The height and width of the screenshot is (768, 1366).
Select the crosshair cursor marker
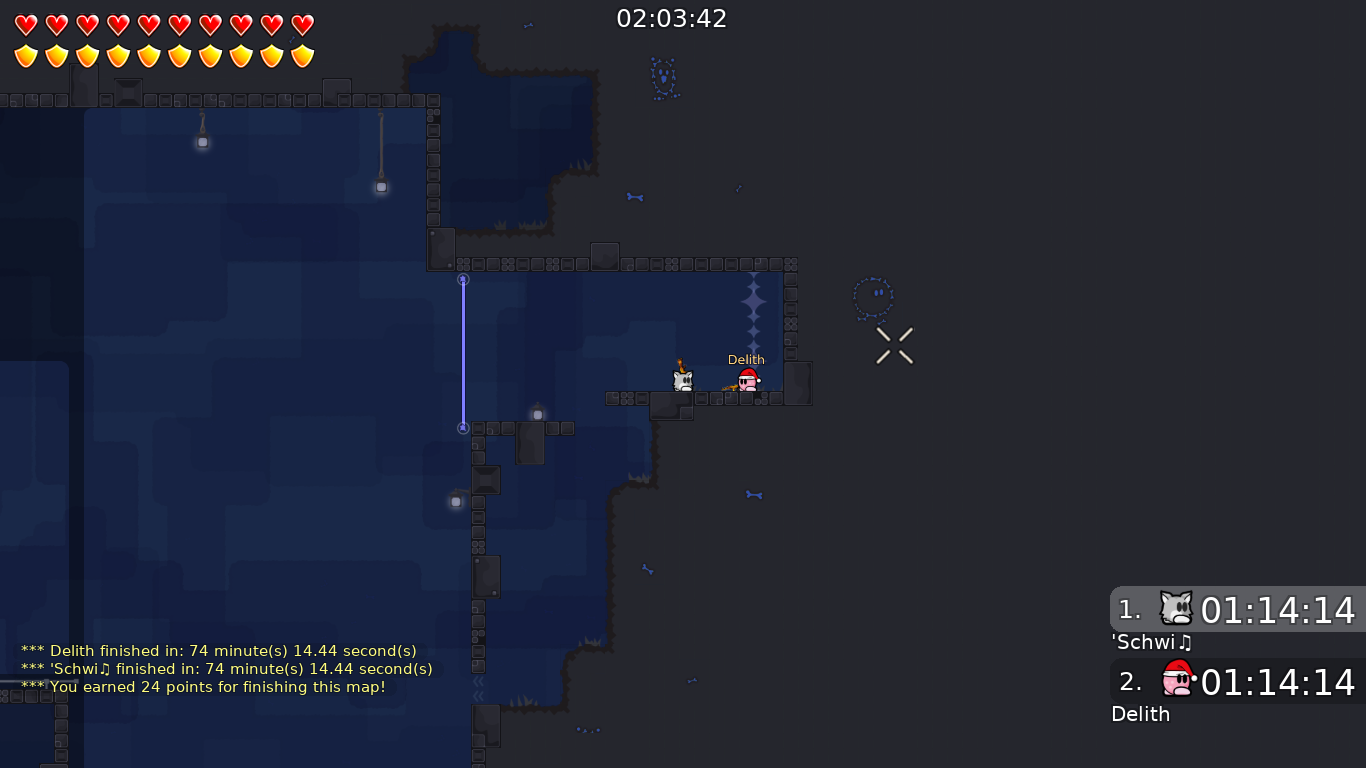893,344
